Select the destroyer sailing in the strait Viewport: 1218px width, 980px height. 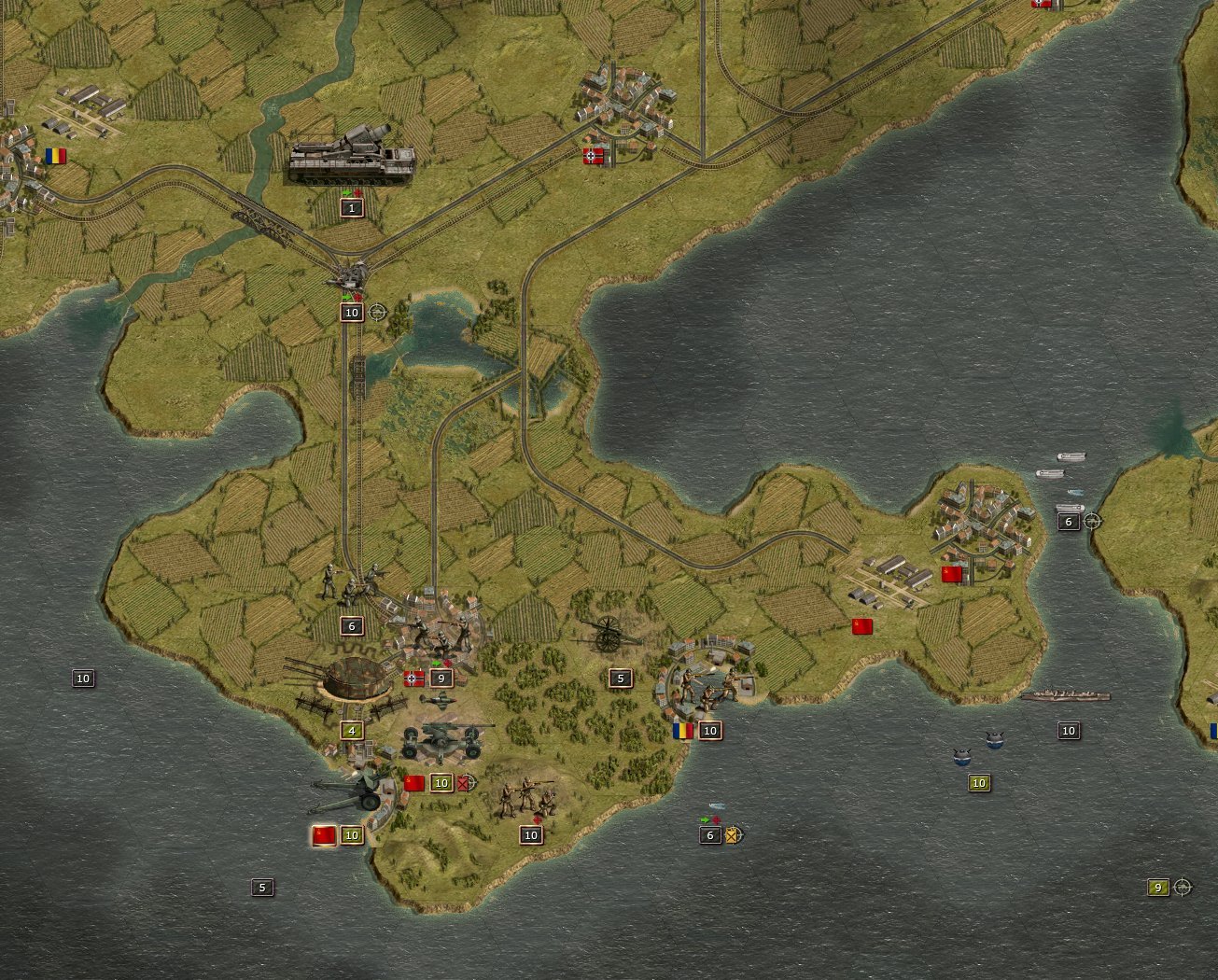tap(1067, 695)
